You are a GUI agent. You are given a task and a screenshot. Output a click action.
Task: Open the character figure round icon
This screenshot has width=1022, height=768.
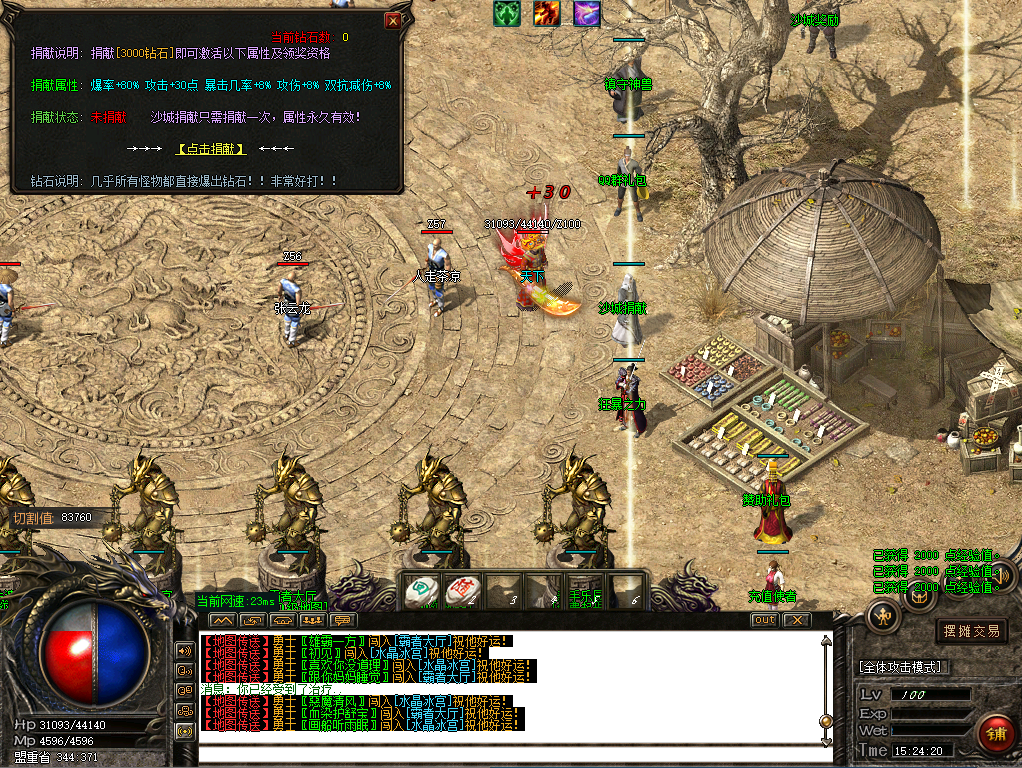[x=884, y=615]
